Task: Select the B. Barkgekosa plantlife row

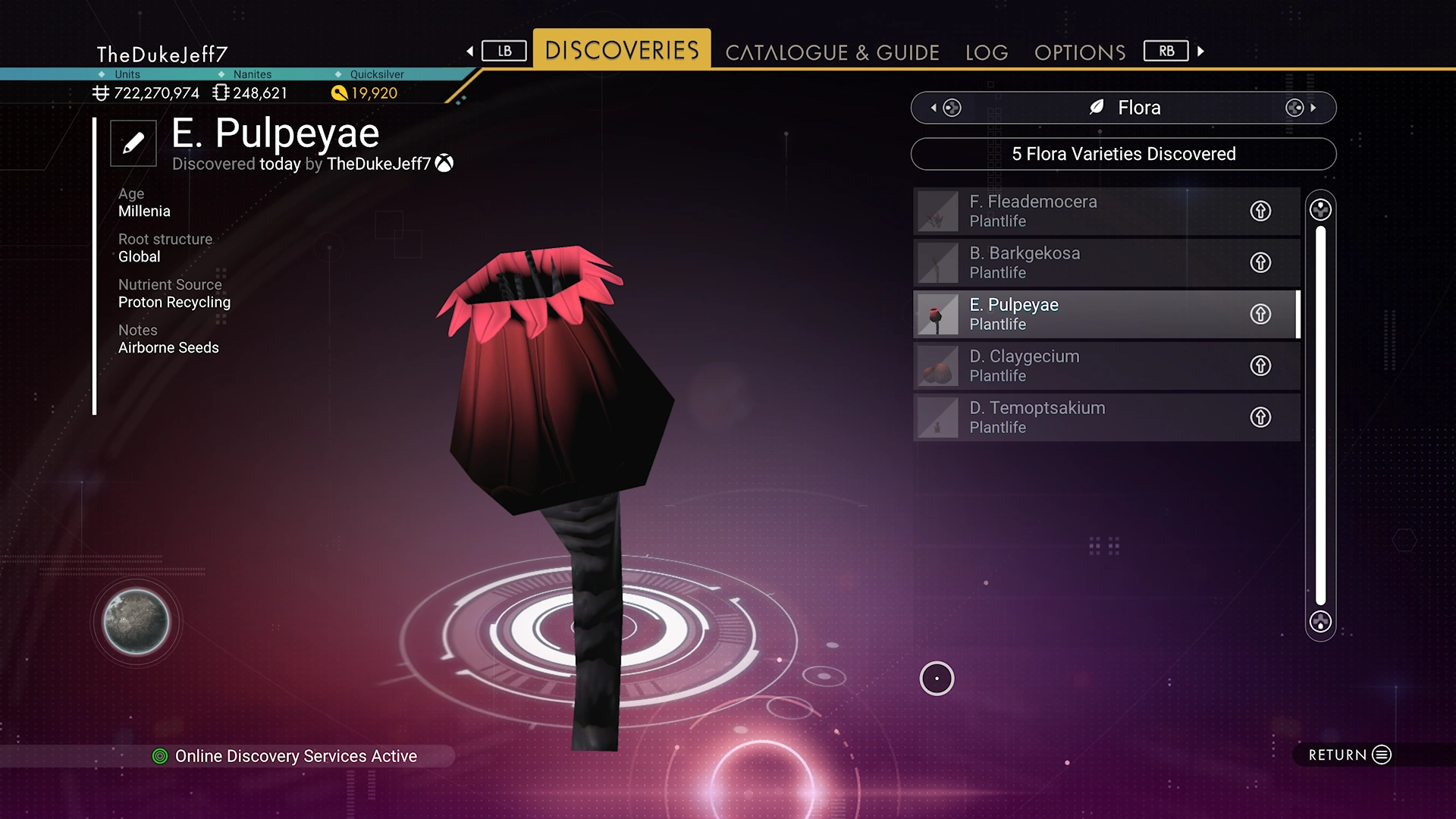Action: [1077, 262]
